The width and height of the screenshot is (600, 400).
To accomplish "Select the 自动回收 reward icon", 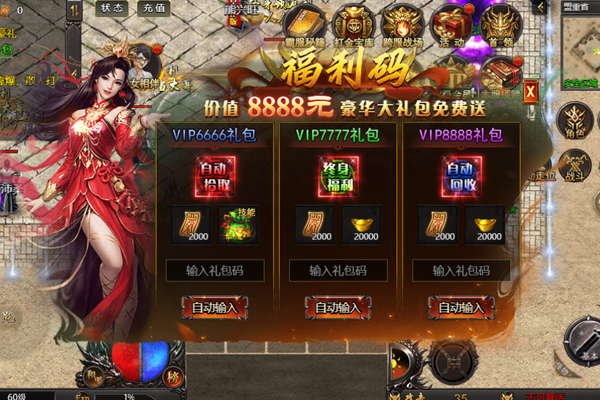I will [x=461, y=176].
